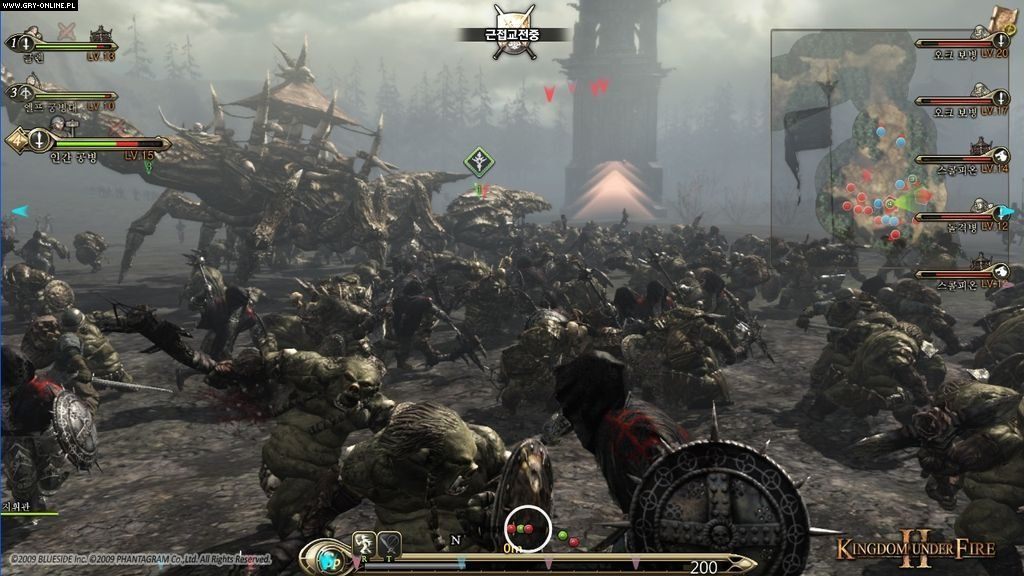This screenshot has height=576, width=1024.
Task: Target the level 14 scorpion enemy unit
Action: tap(962, 159)
